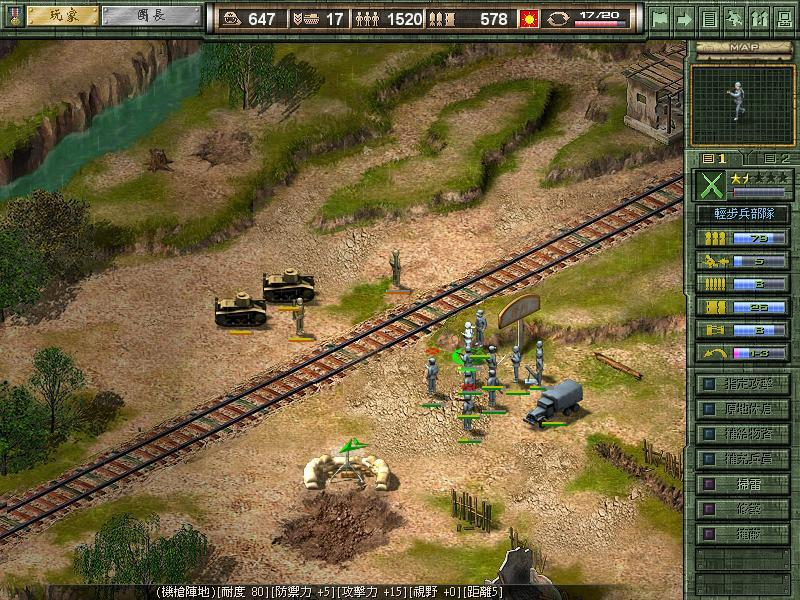The width and height of the screenshot is (800, 600).
Task: Click the medal icon in the top bar
Action: click(x=12, y=17)
